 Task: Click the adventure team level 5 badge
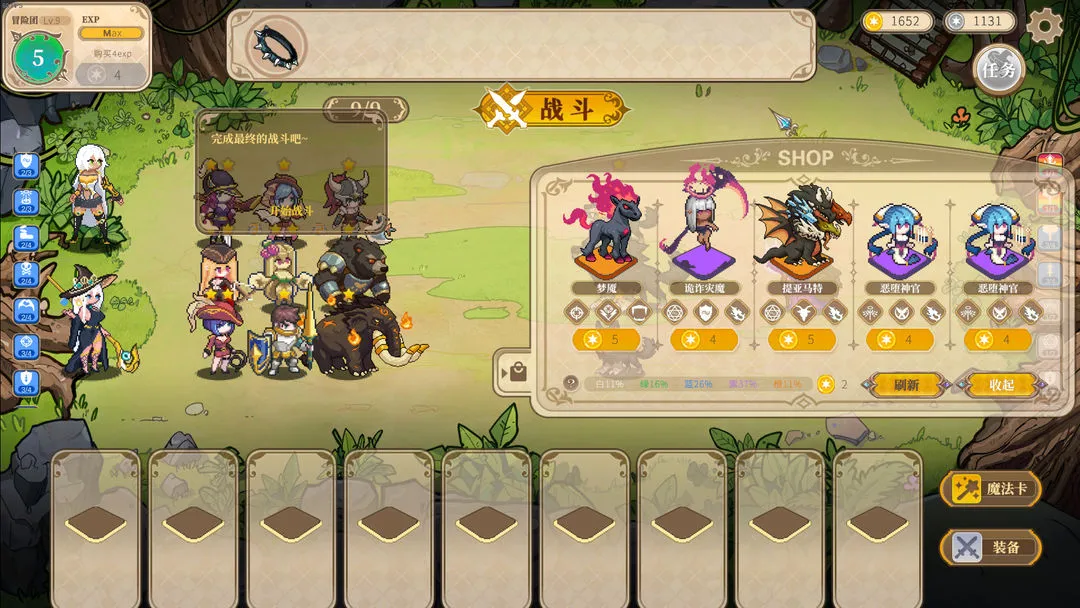[x=38, y=58]
